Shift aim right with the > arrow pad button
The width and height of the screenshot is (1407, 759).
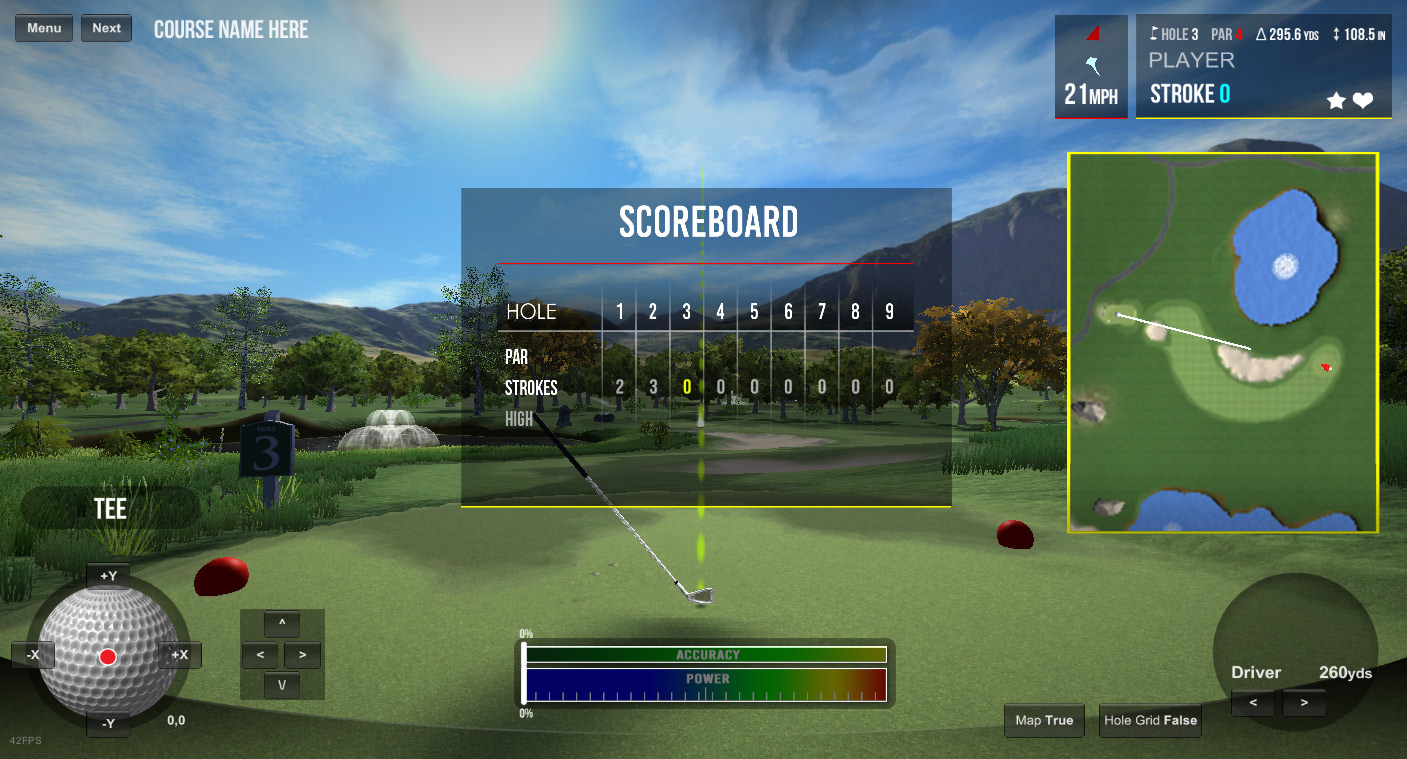coord(302,656)
